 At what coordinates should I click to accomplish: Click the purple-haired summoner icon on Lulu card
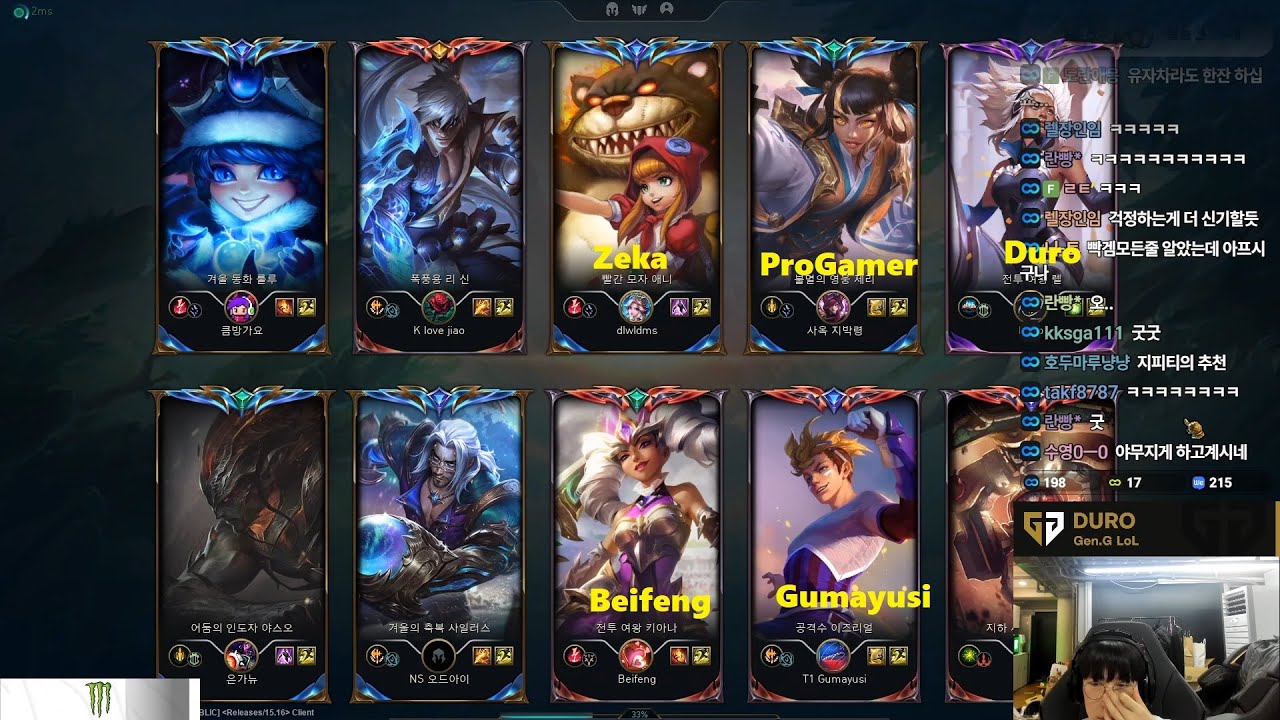[242, 306]
